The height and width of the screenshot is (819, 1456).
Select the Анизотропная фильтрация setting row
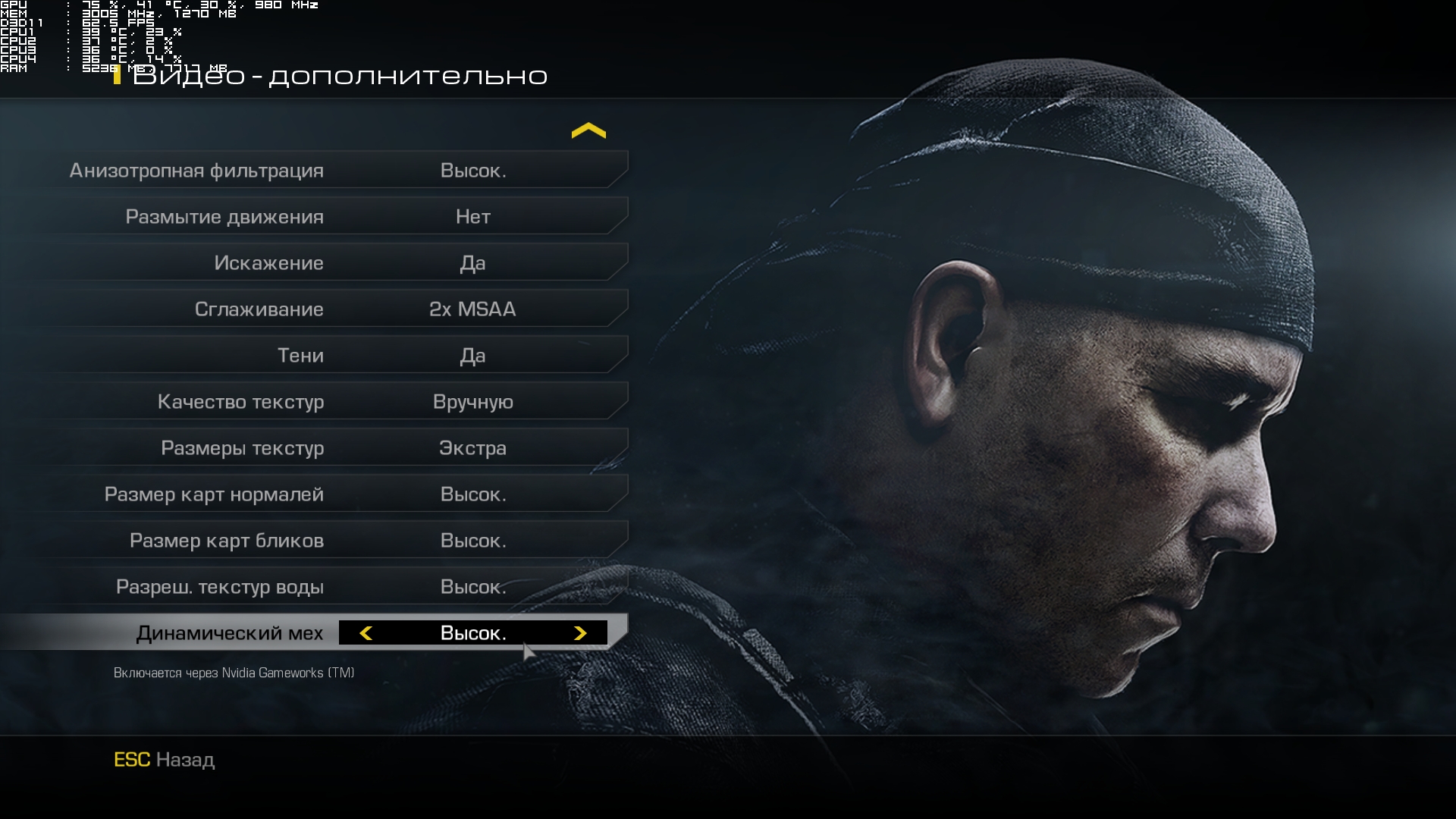tap(334, 171)
